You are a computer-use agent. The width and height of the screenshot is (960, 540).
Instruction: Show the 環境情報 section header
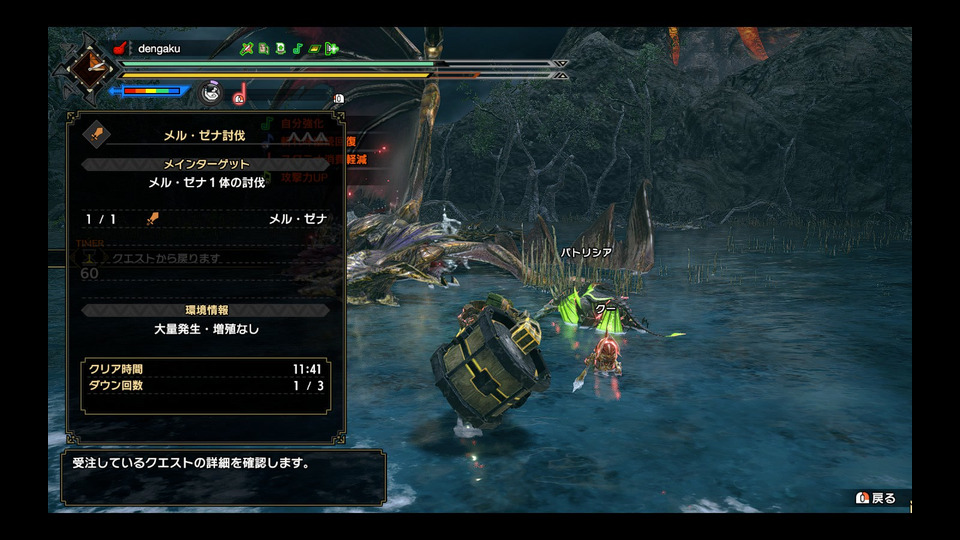click(x=205, y=310)
